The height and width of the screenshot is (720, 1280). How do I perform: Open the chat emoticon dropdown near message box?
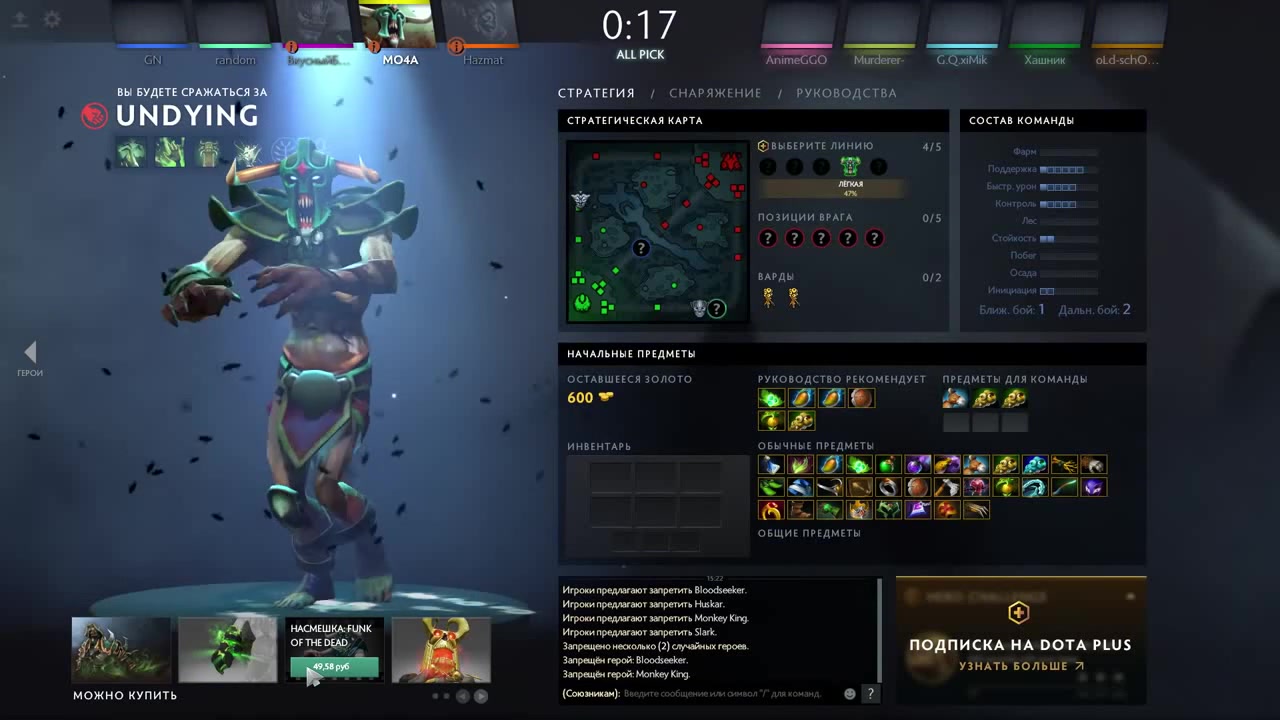[849, 693]
